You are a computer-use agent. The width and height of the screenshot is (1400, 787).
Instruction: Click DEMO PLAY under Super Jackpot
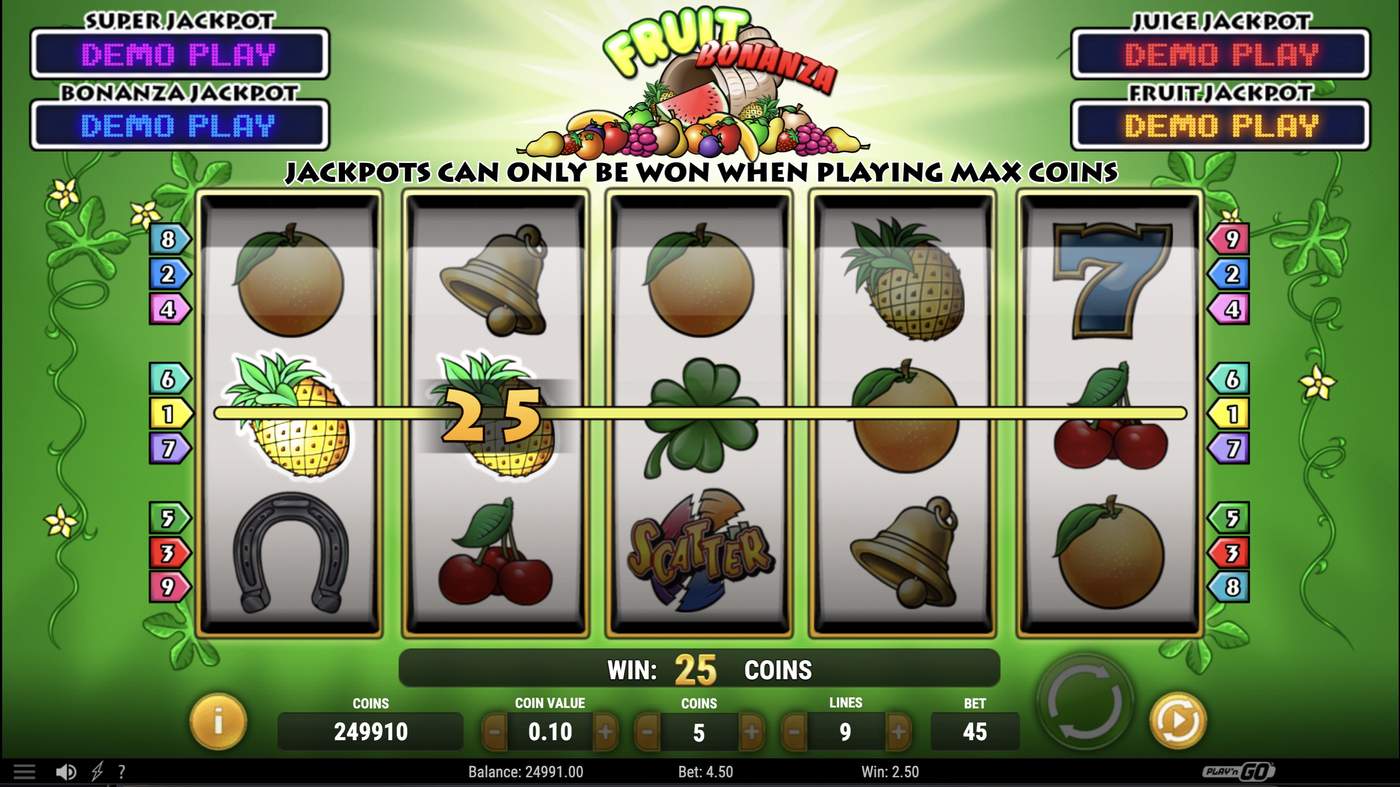pyautogui.click(x=180, y=55)
